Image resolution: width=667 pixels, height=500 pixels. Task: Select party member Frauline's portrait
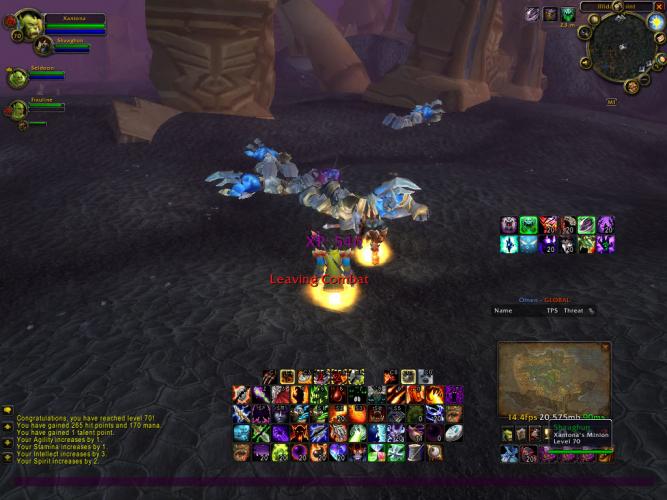17,109
